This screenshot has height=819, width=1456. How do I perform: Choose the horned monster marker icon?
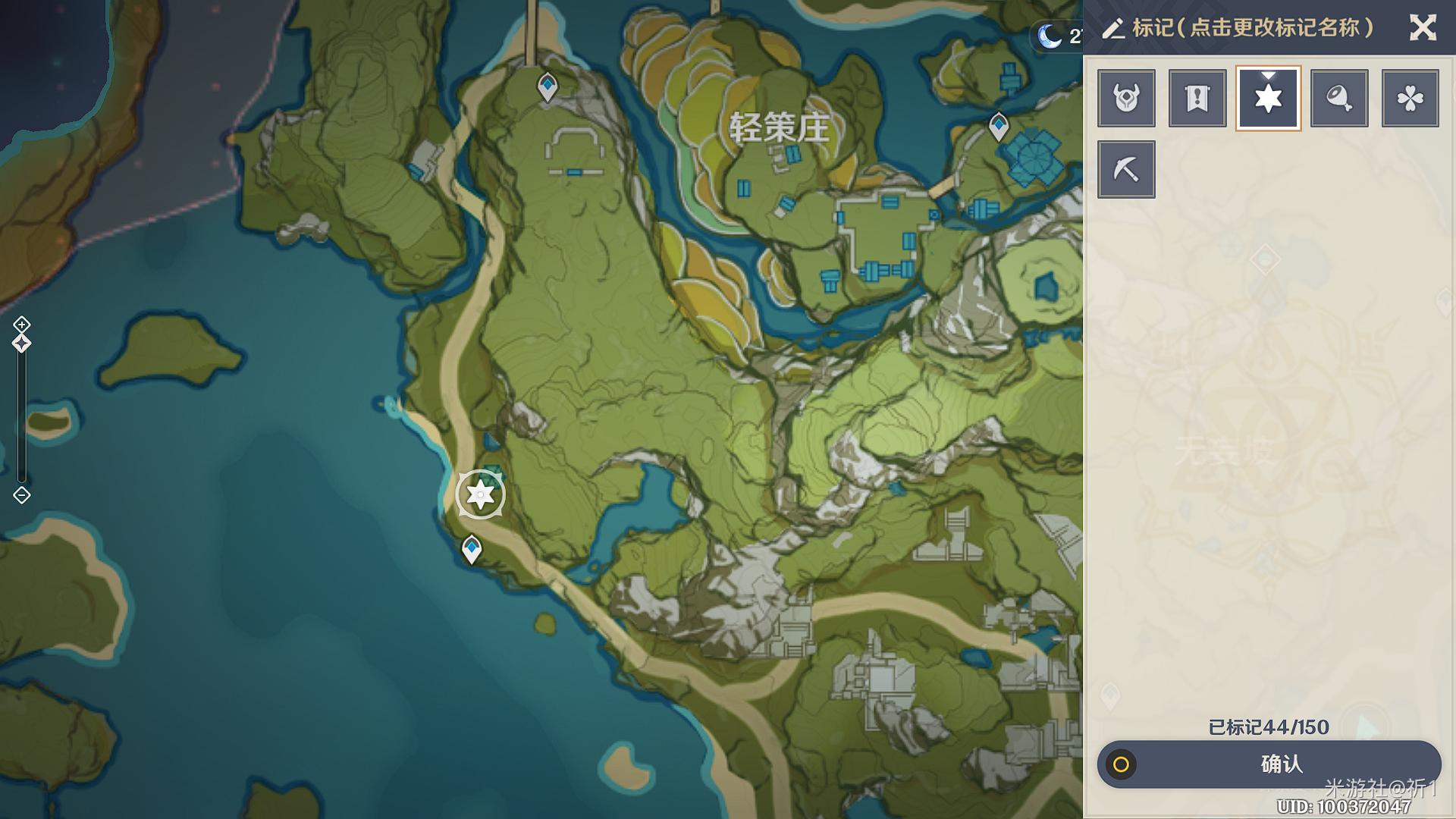pyautogui.click(x=1126, y=98)
